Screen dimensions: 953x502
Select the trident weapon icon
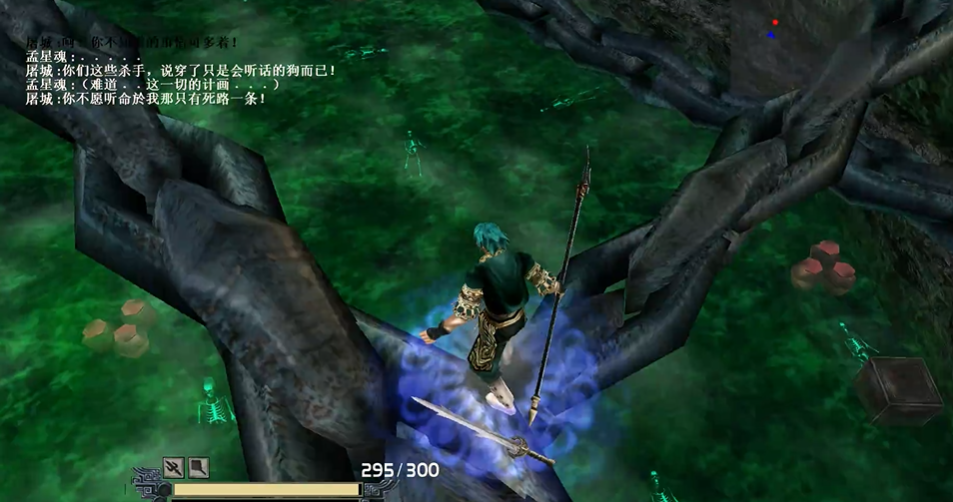coord(174,466)
